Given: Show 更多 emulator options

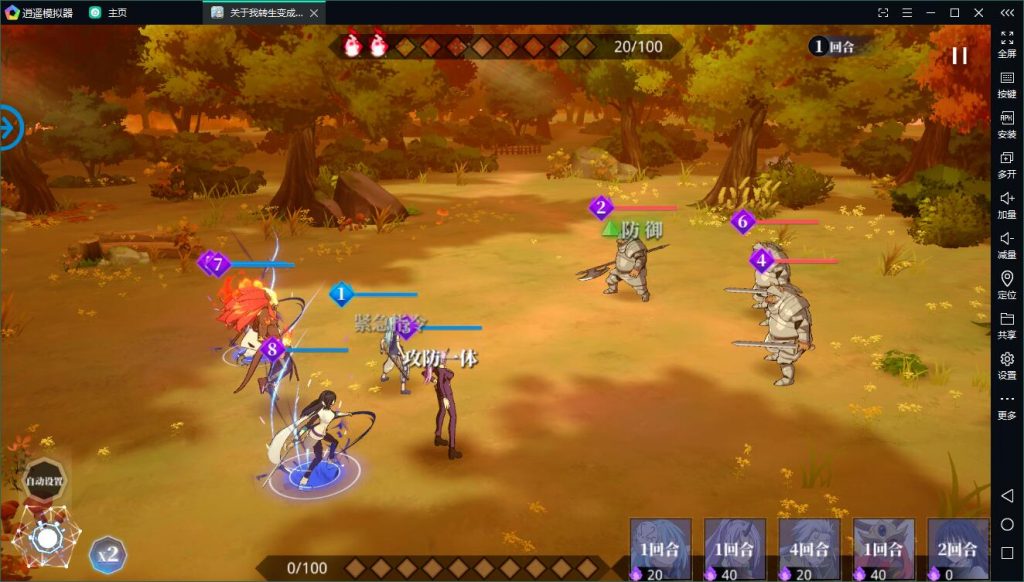Looking at the screenshot, I should [1006, 405].
